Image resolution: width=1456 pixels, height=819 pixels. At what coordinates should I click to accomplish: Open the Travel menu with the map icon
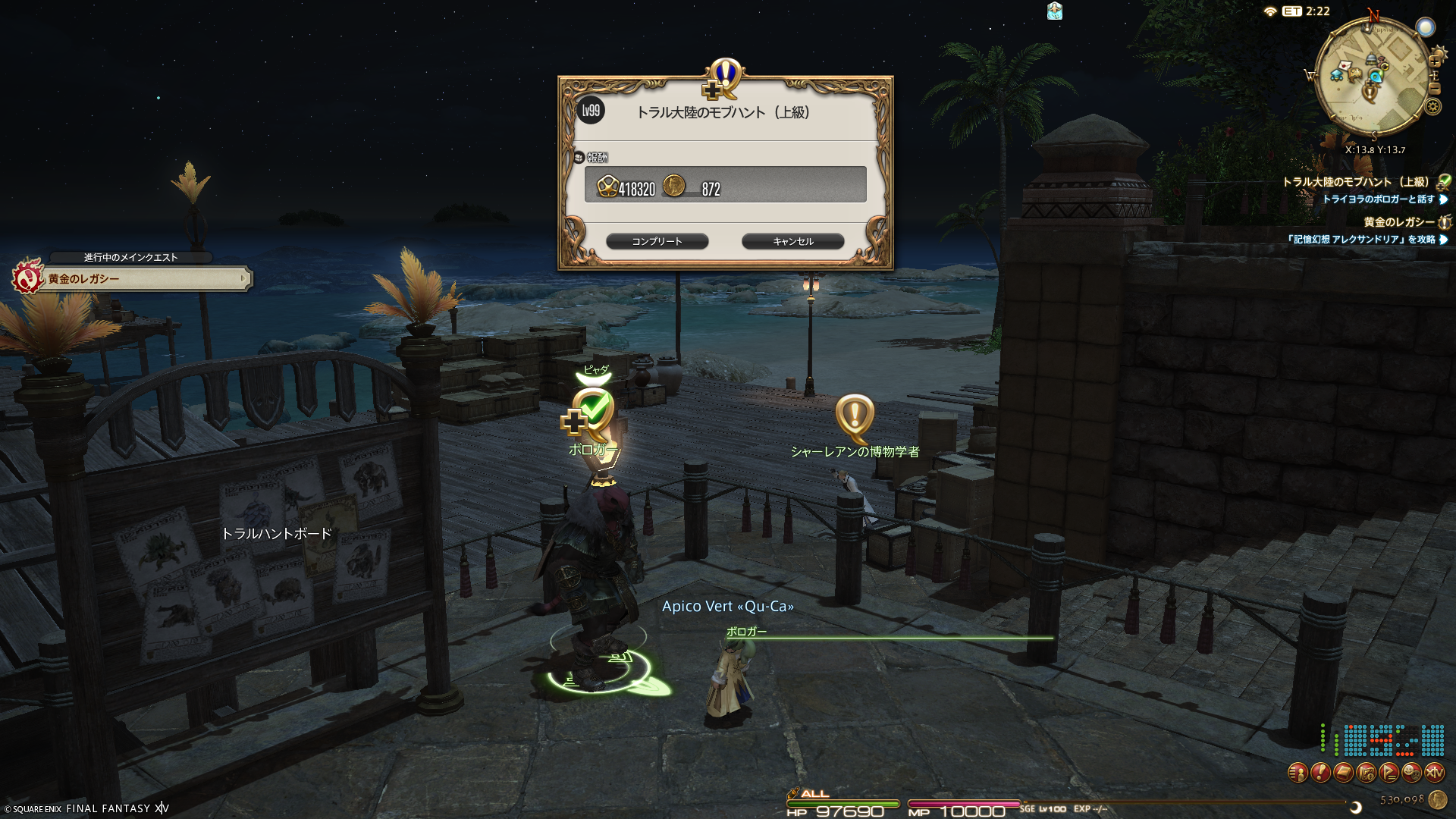point(1366,773)
